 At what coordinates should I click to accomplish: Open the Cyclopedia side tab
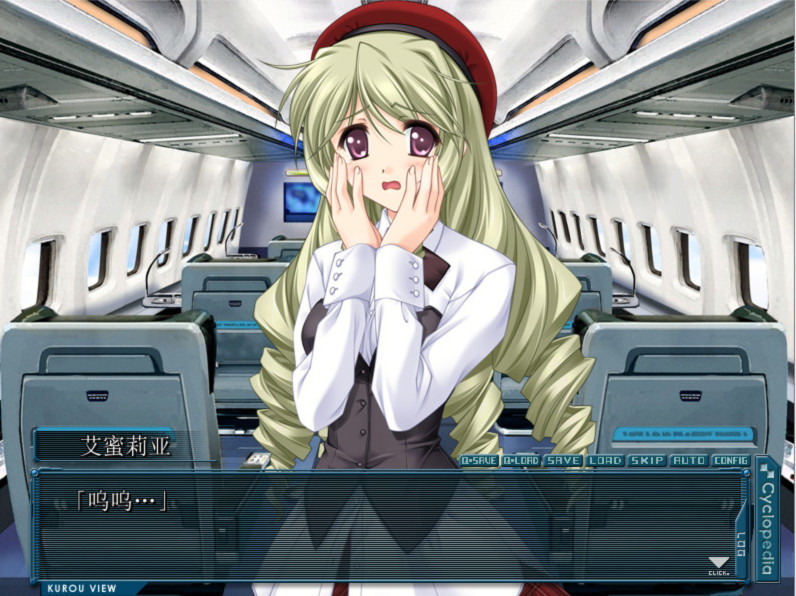(768, 518)
